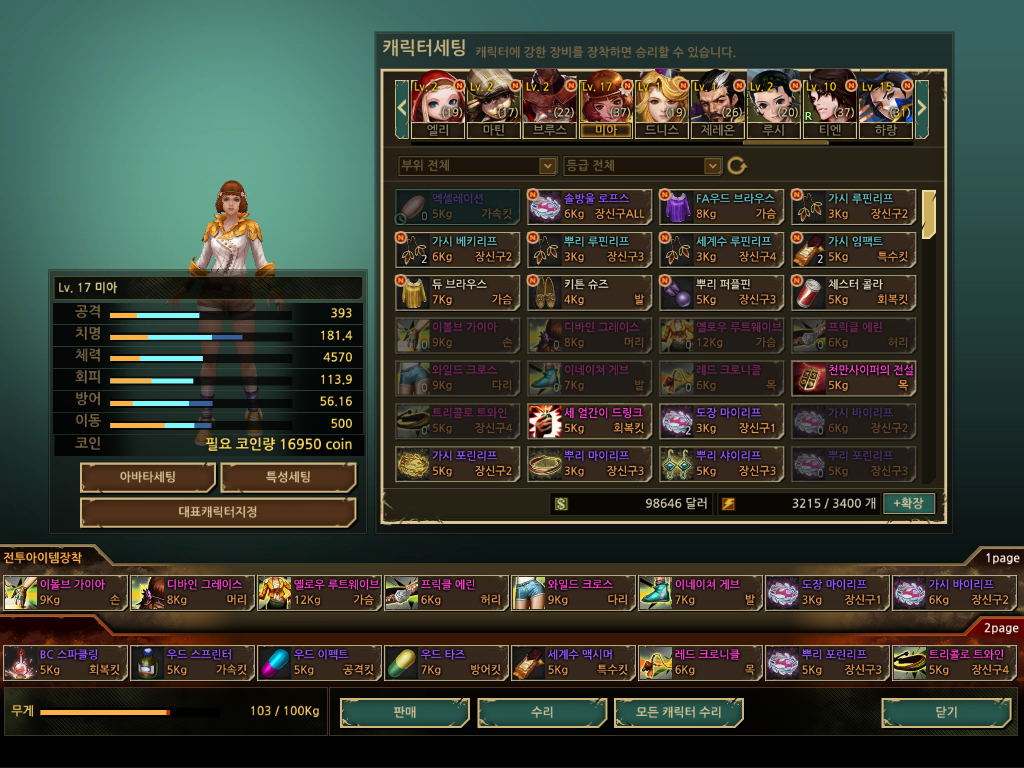Screen dimensions: 1024x768
Task: Open the 아바타세팅 avatar settings
Action: (x=147, y=477)
